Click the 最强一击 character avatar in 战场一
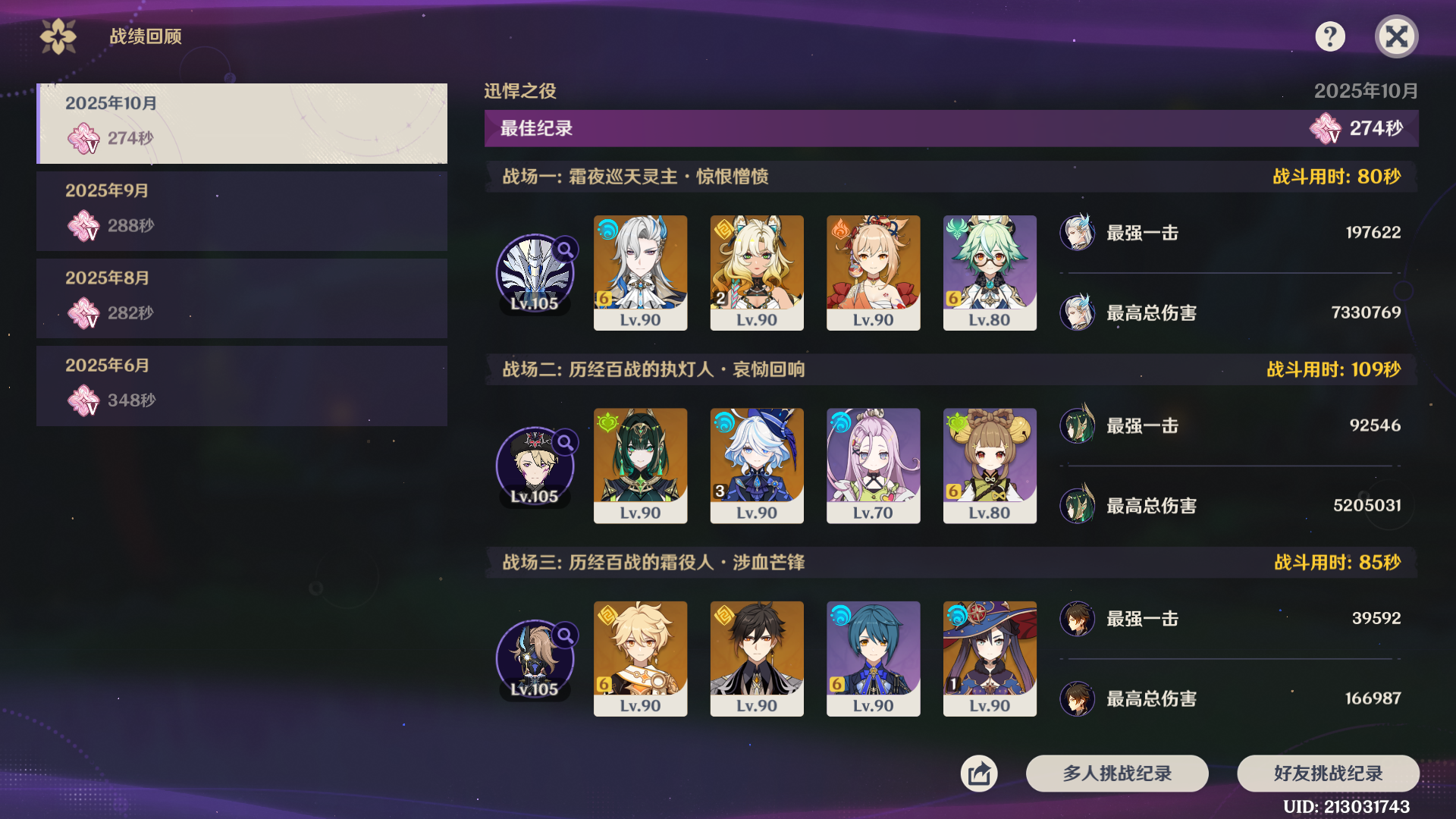The height and width of the screenshot is (819, 1456). [x=1077, y=234]
